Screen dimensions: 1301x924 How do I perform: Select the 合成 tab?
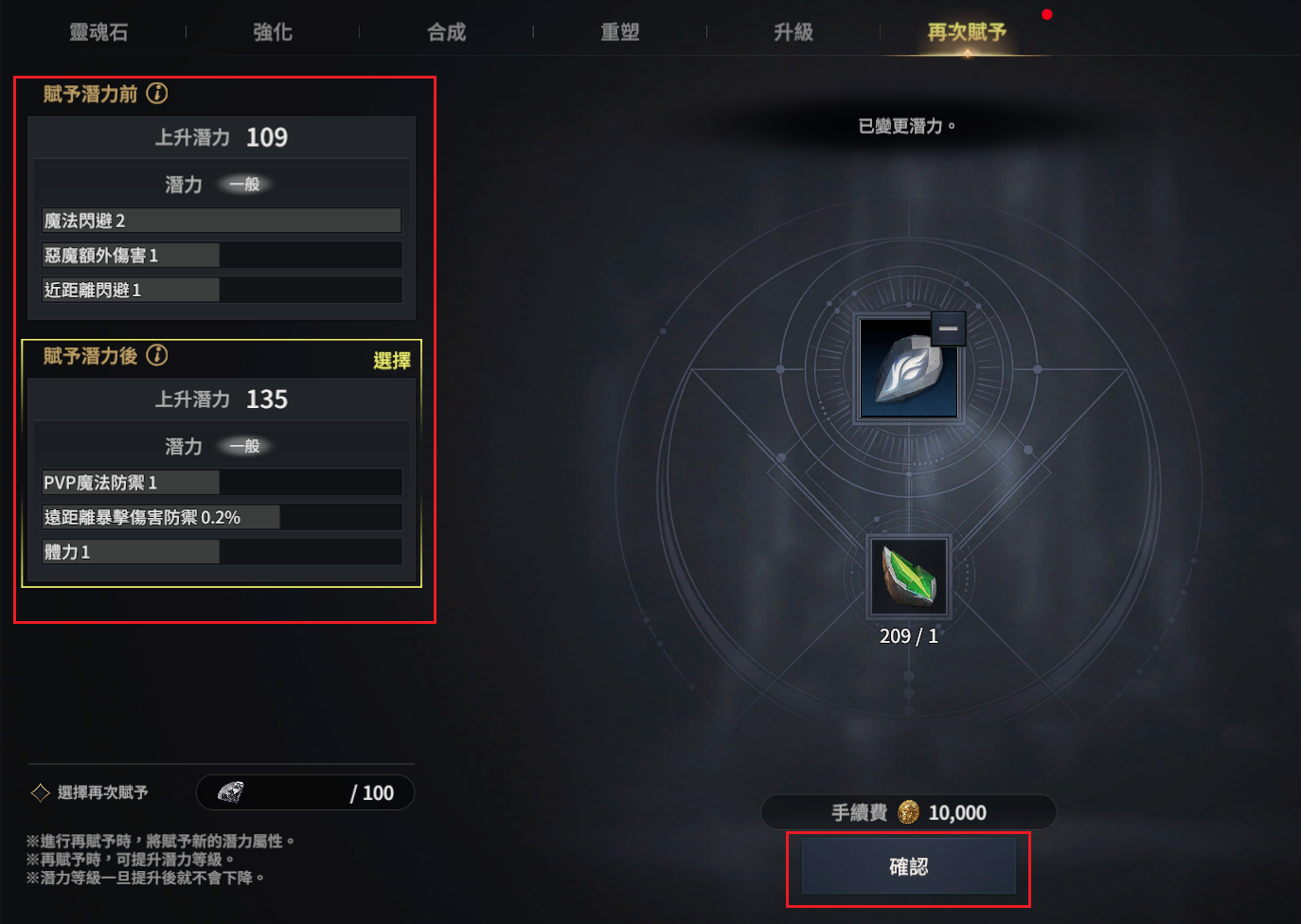(x=447, y=32)
